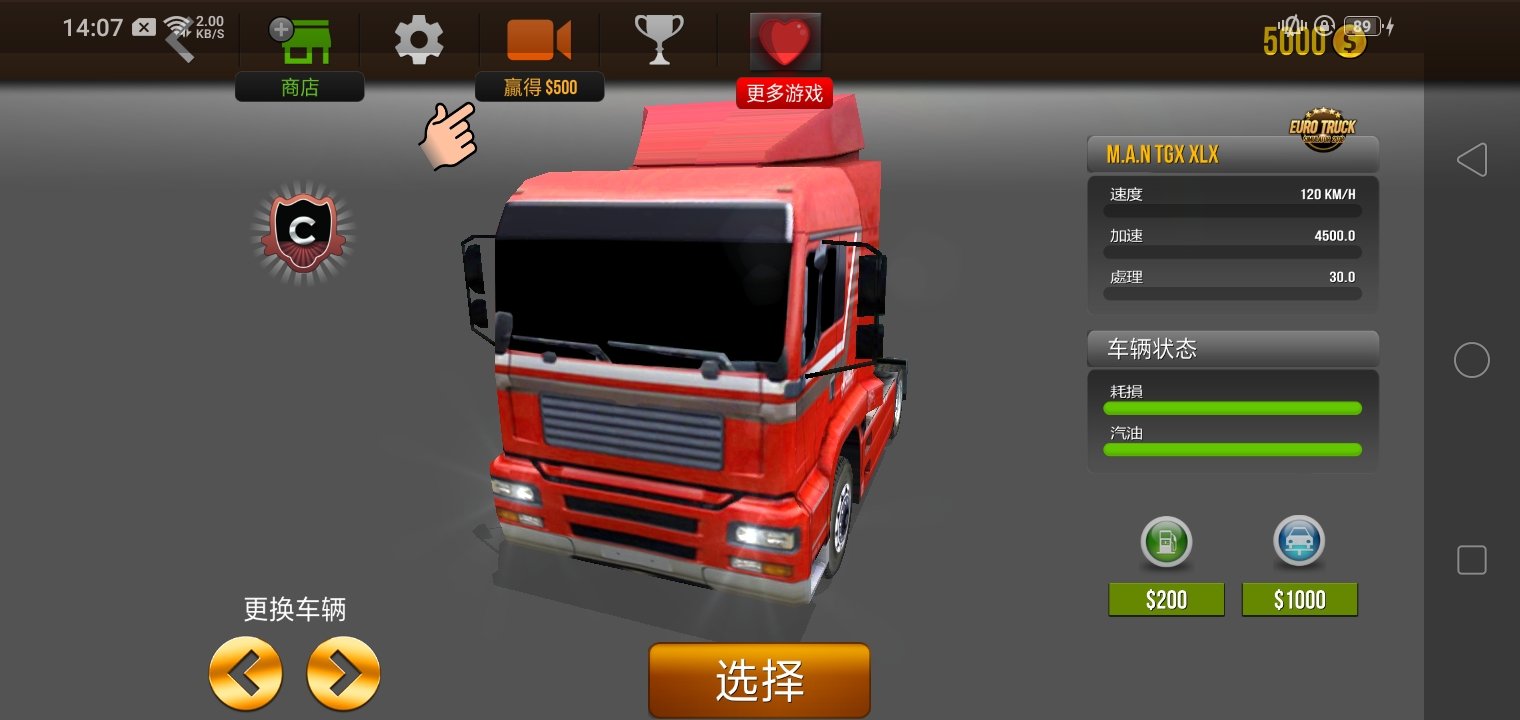This screenshot has height=720, width=1520.
Task: Open the 车辆状态 panel header
Action: (x=1233, y=349)
